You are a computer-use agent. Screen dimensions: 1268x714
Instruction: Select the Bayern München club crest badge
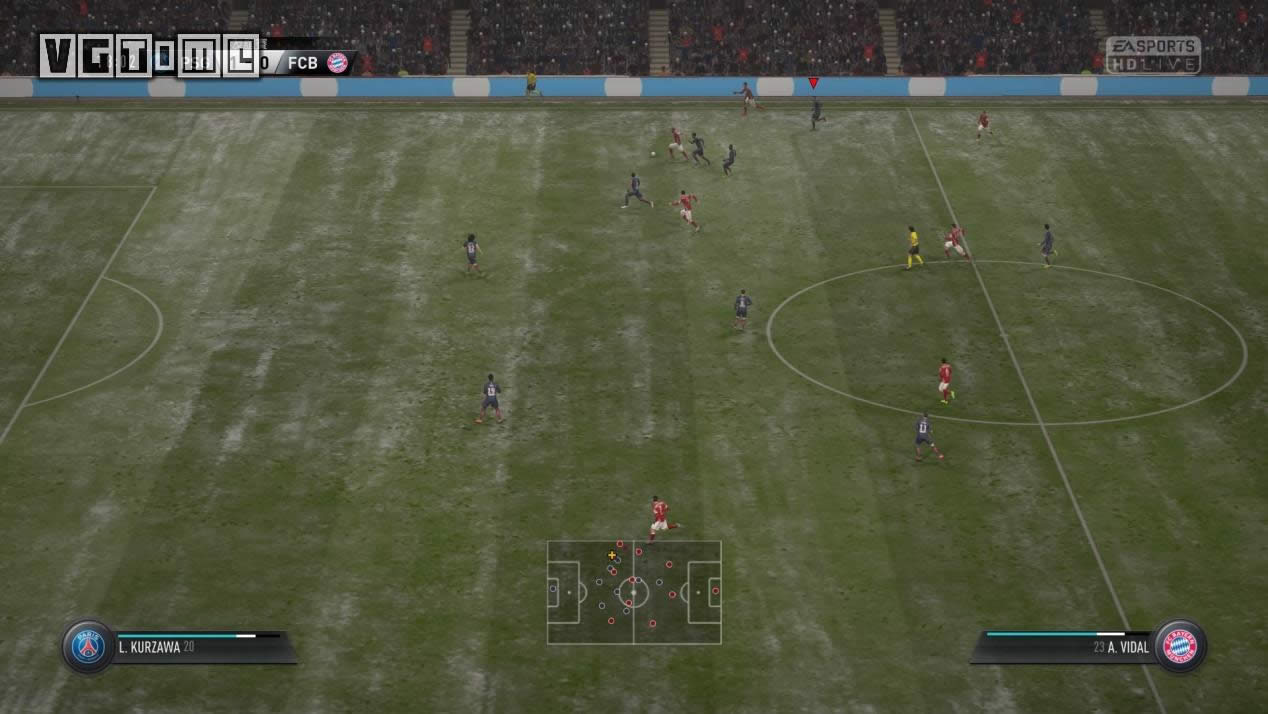pos(1179,646)
